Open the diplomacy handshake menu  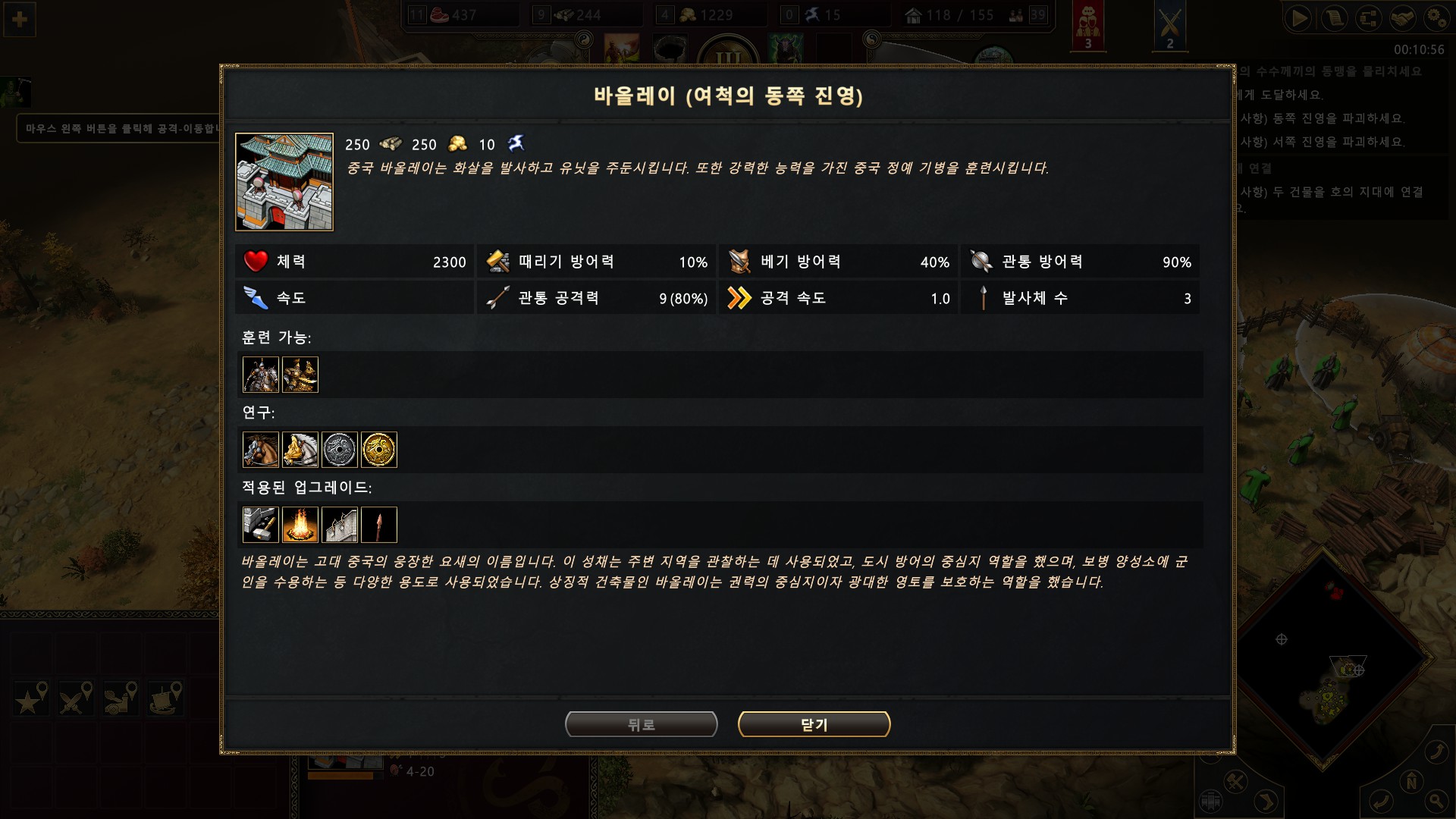coord(1402,18)
